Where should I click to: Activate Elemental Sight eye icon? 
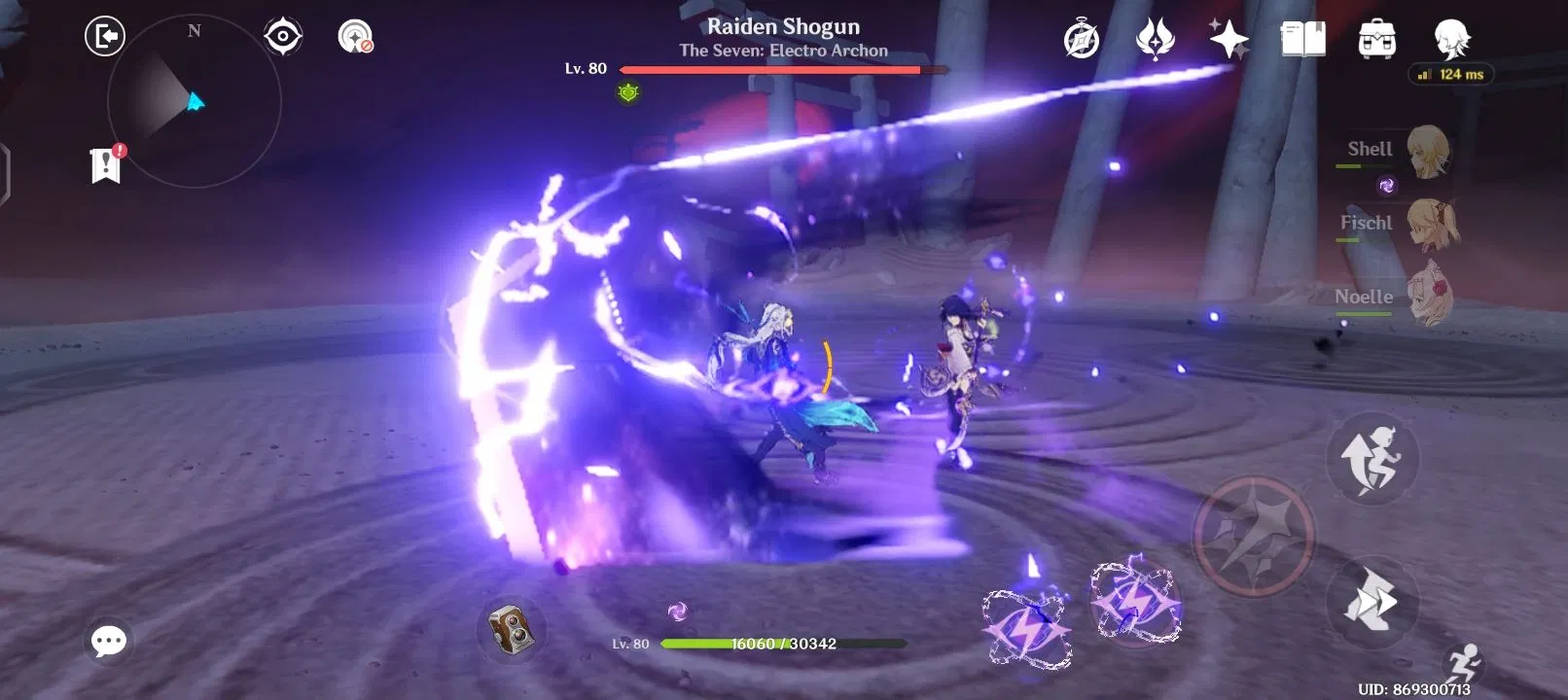tap(282, 35)
